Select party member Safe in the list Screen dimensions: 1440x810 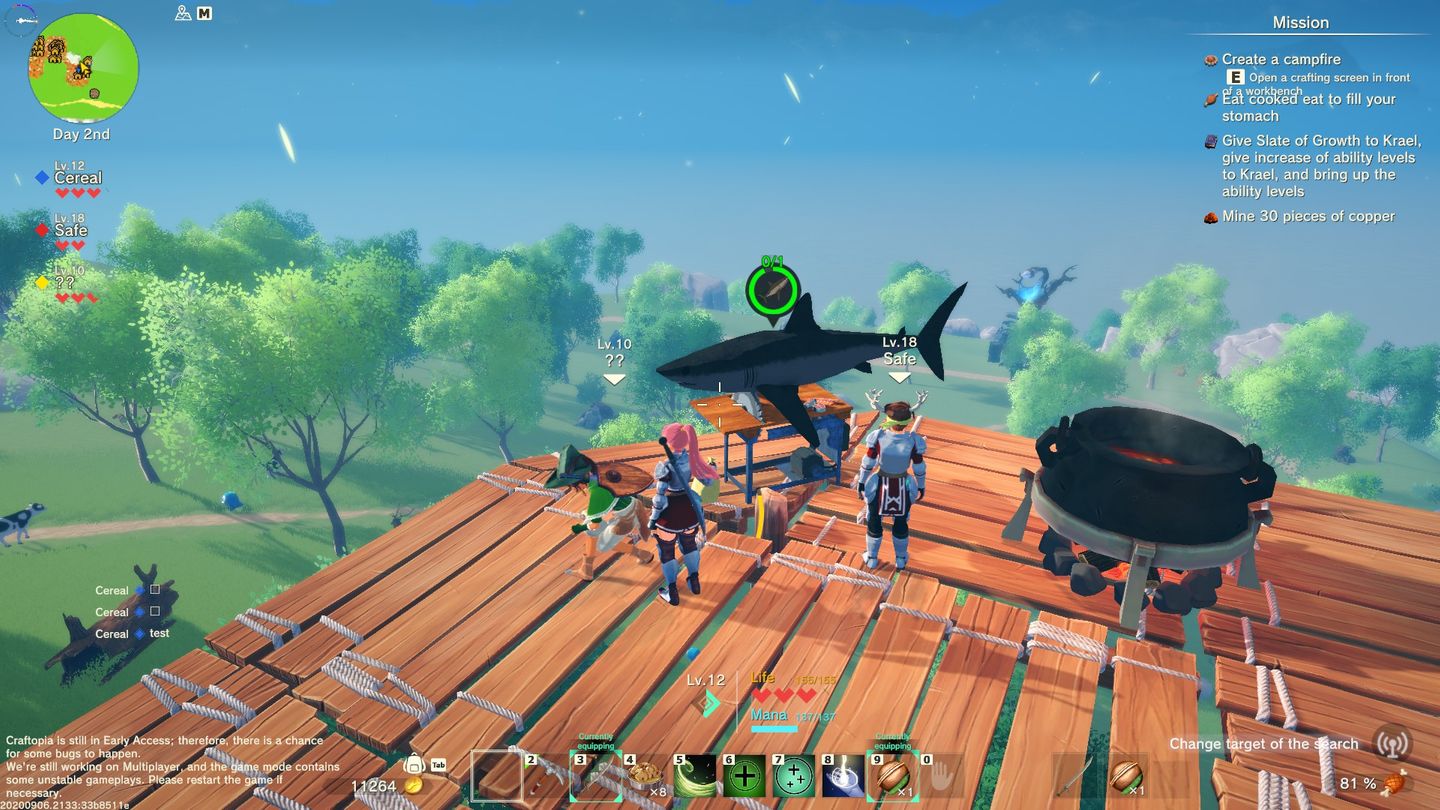(70, 230)
